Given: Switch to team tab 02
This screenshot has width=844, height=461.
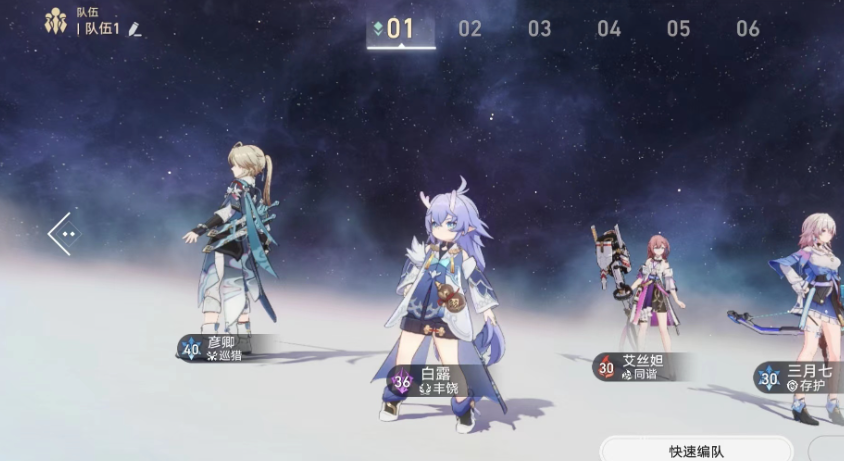Looking at the screenshot, I should click(470, 29).
